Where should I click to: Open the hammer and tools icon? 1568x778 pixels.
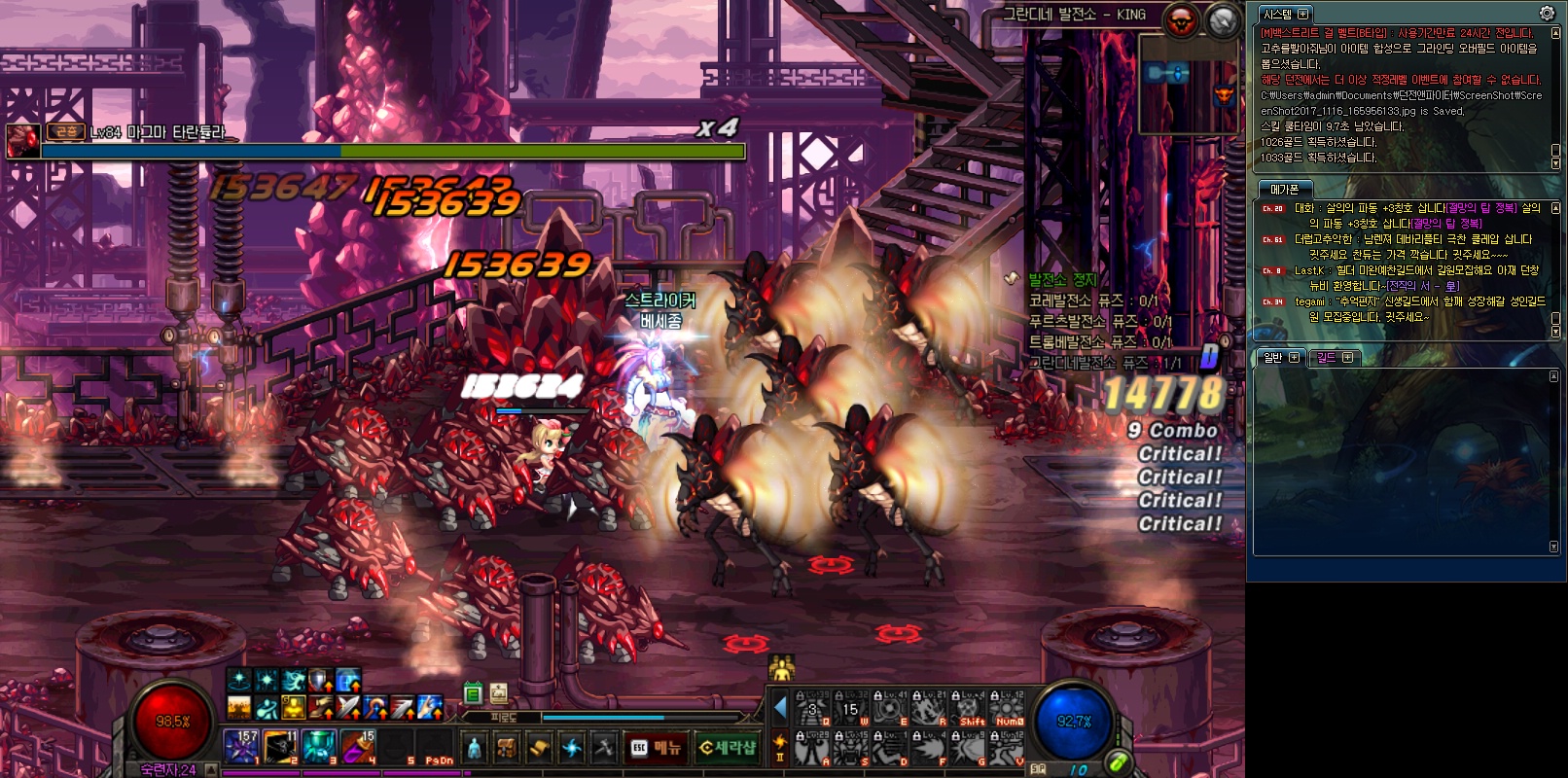pyautogui.click(x=604, y=747)
